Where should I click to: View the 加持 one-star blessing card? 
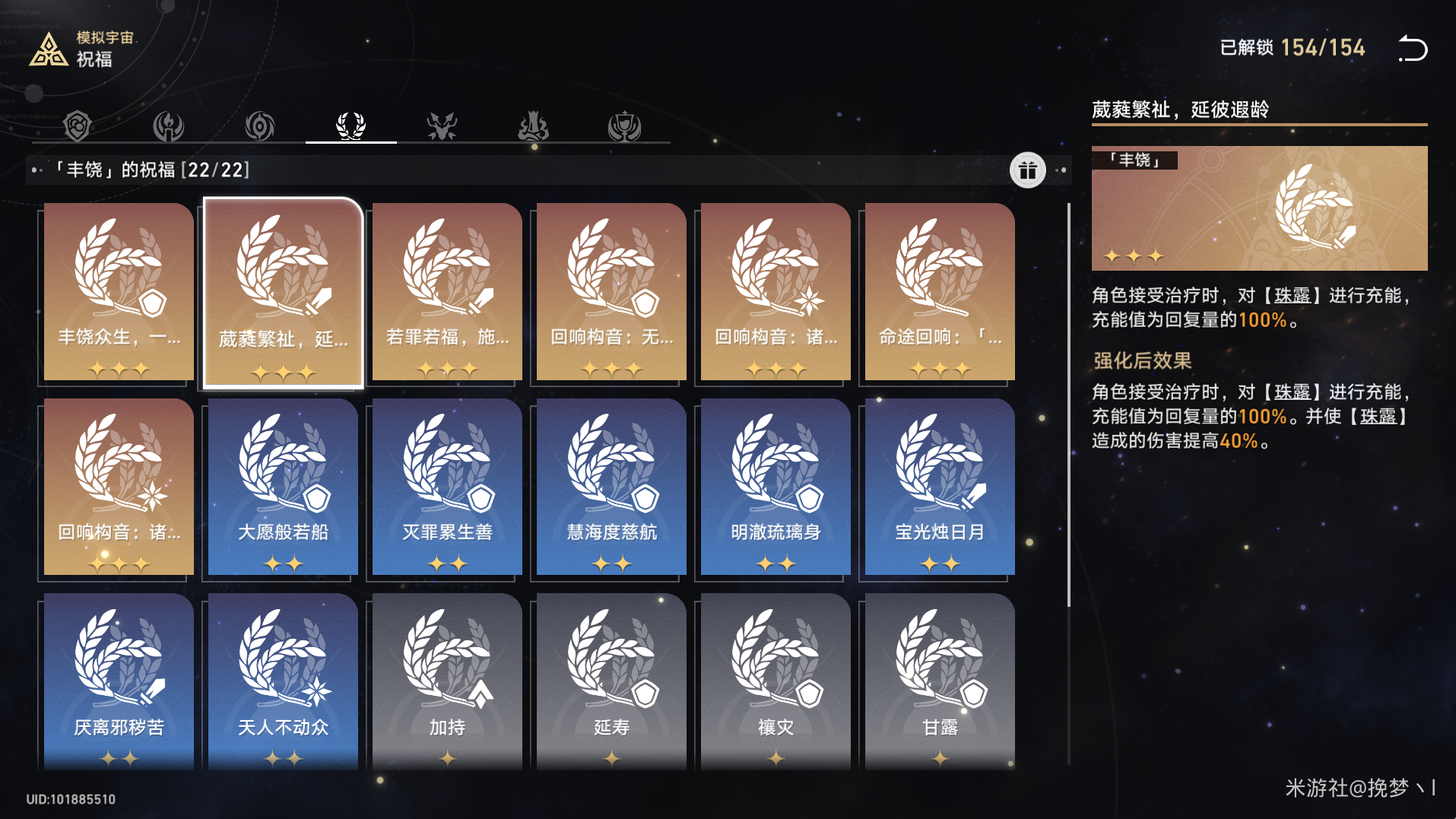coord(447,681)
